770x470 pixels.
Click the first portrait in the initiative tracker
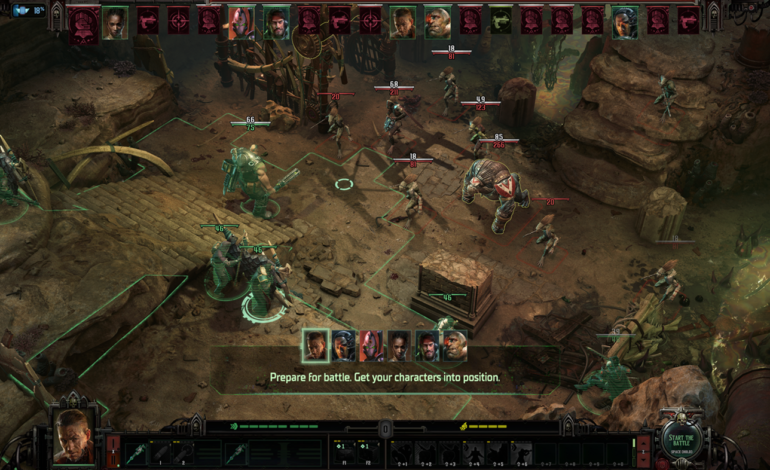(84, 22)
